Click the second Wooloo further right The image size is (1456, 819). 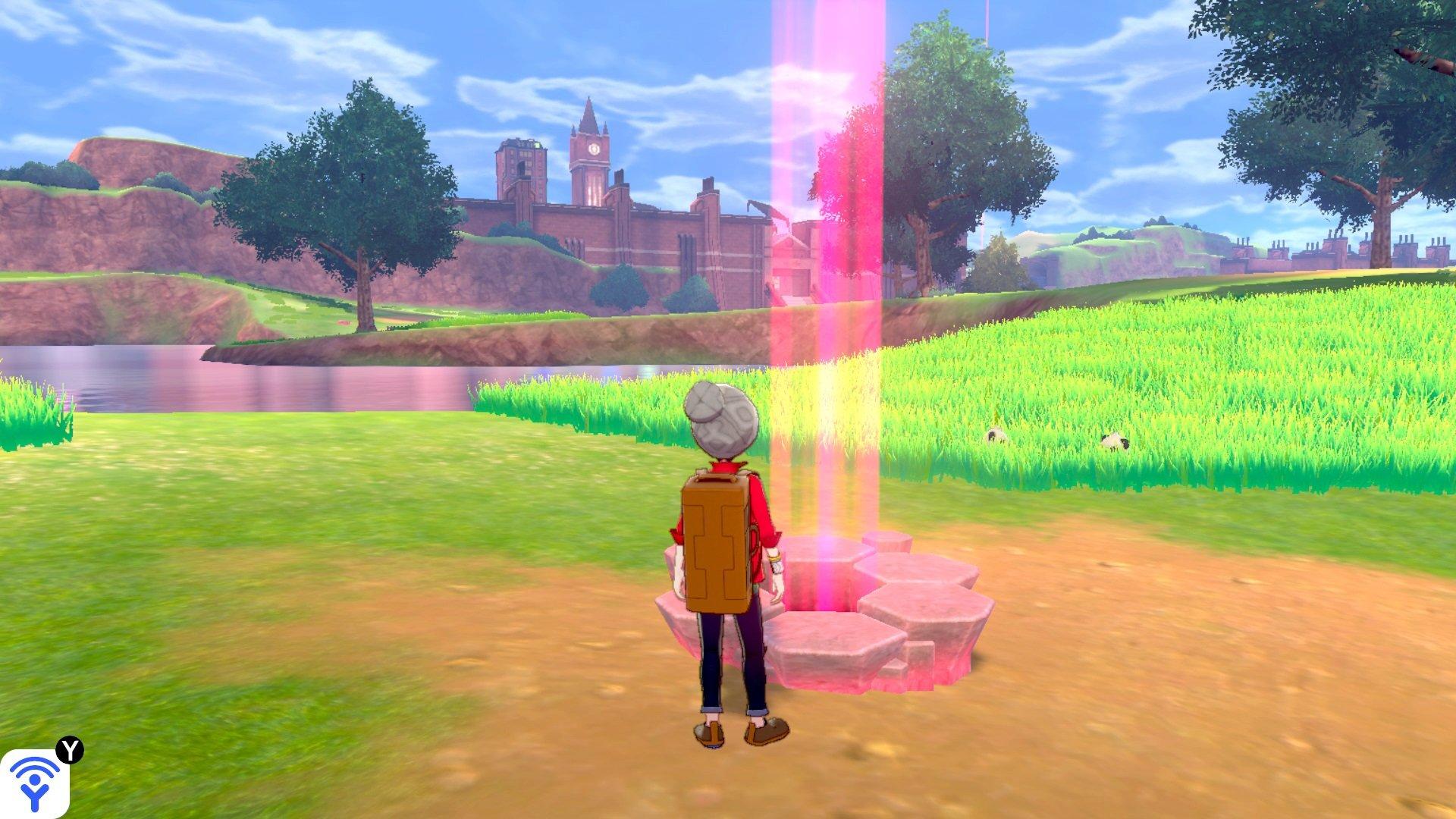coord(1114,441)
